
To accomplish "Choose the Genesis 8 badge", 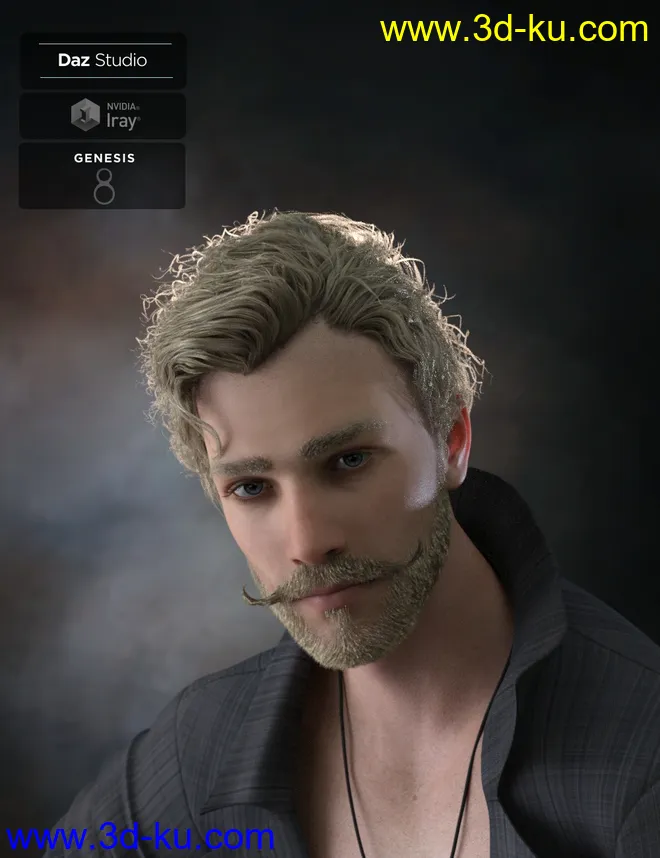I will click(102, 176).
